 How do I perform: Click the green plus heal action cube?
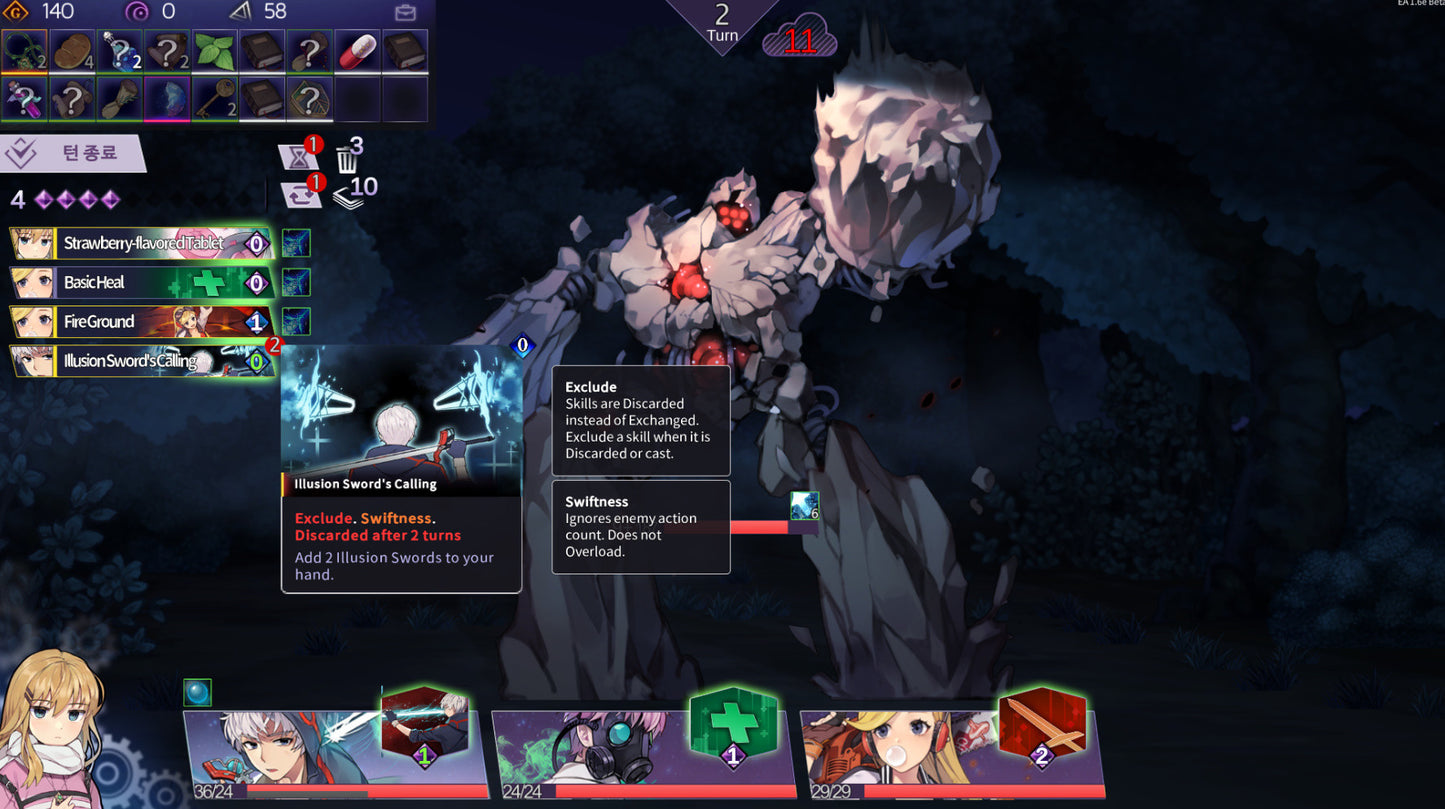click(733, 722)
